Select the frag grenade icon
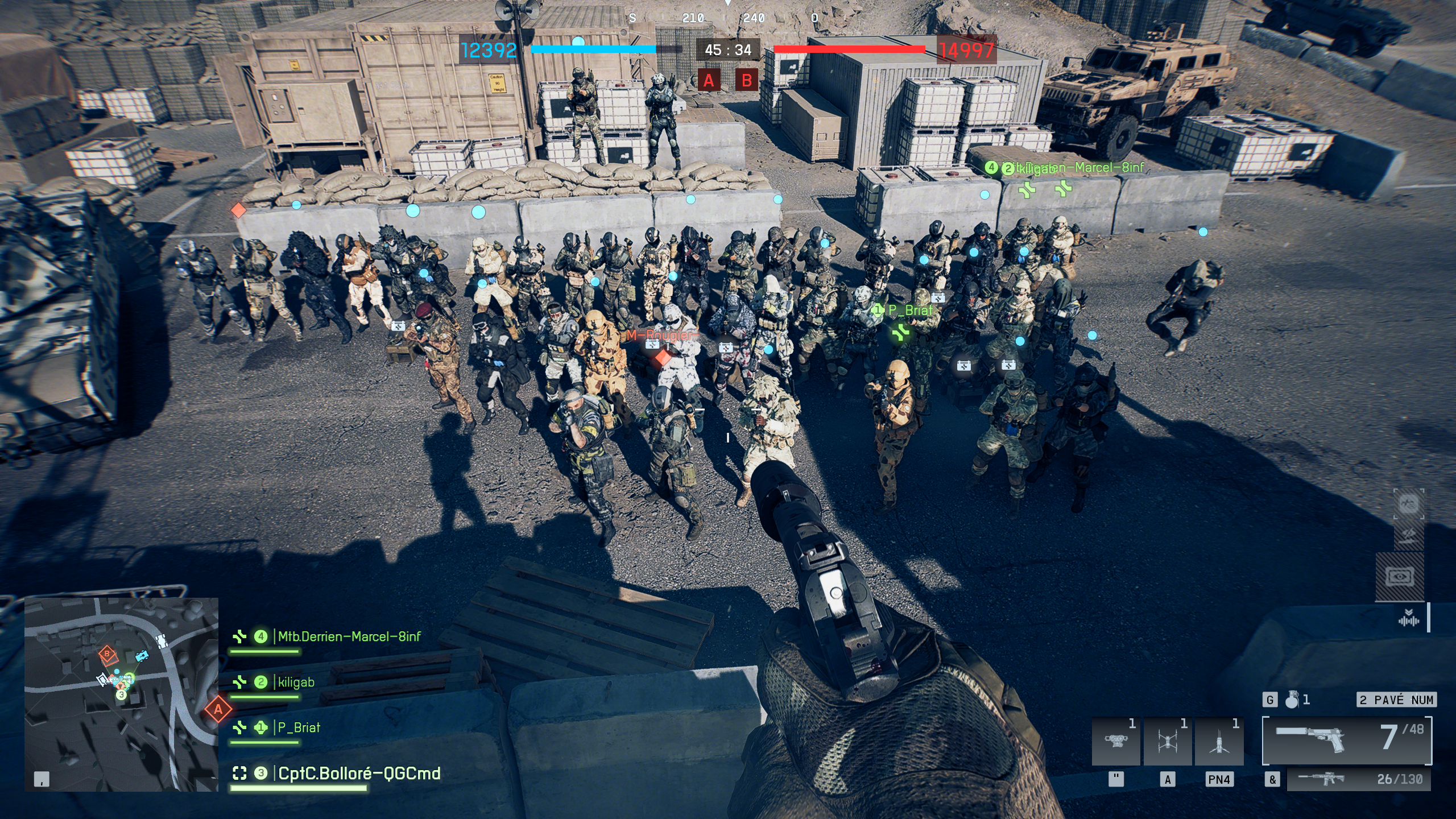This screenshot has height=819, width=1456. coord(1292,700)
